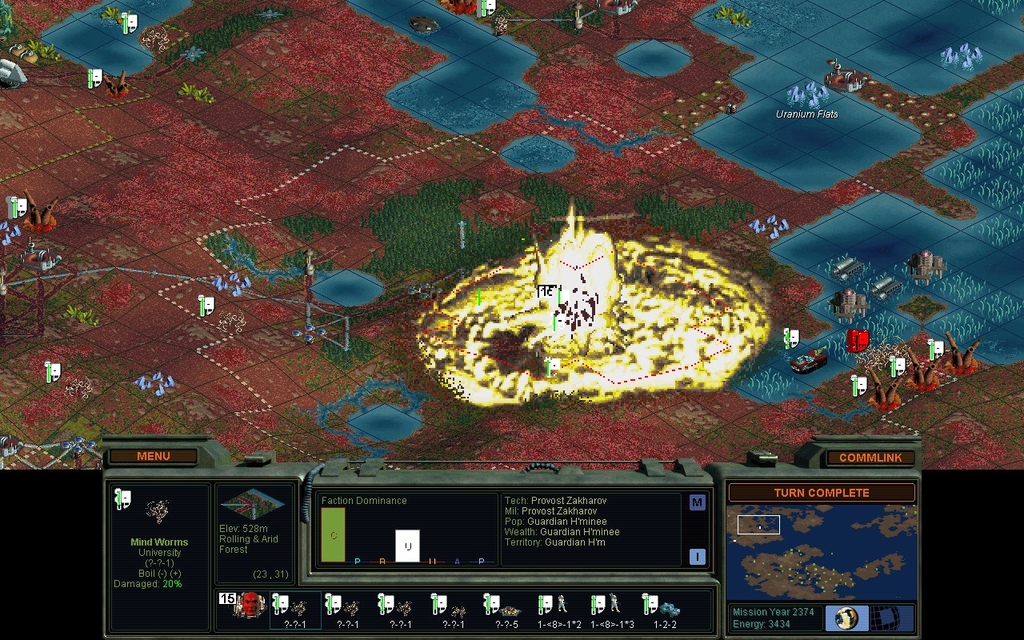The height and width of the screenshot is (640, 1024).
Task: Select the size 15 base portrait in stack
Action: click(x=246, y=605)
